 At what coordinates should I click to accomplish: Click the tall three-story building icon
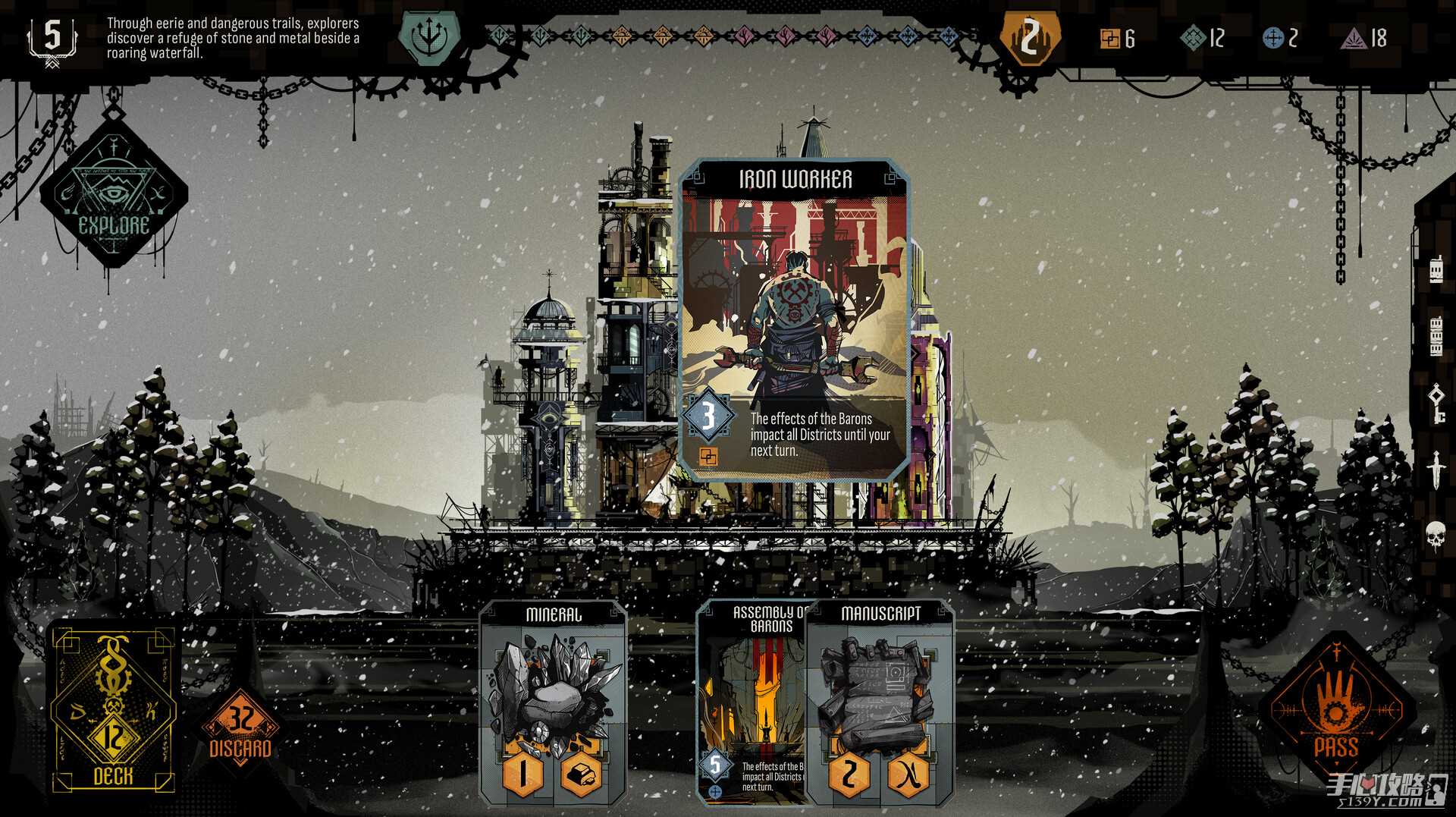(x=1435, y=337)
